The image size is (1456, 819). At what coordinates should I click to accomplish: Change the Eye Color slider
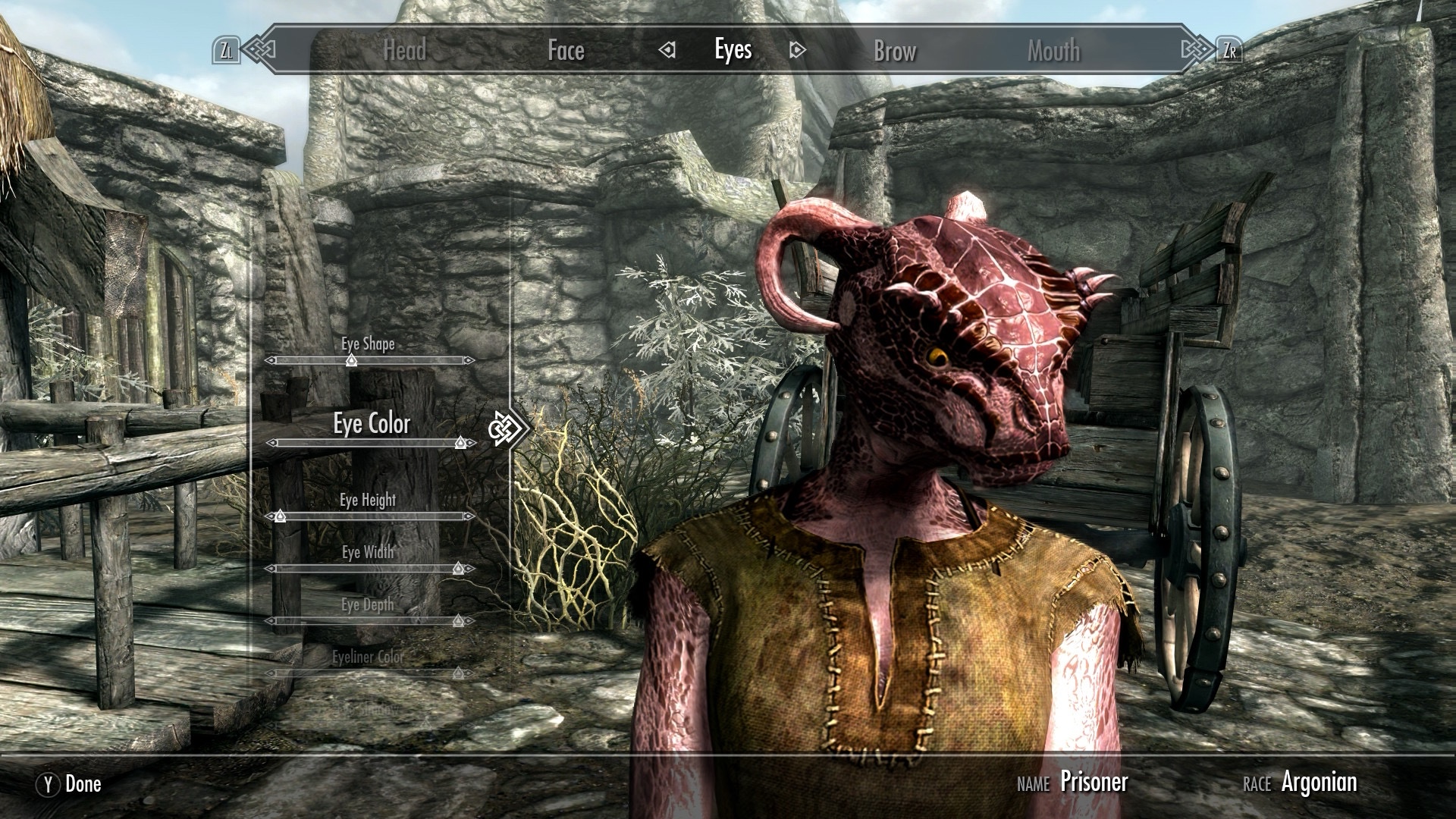click(460, 443)
